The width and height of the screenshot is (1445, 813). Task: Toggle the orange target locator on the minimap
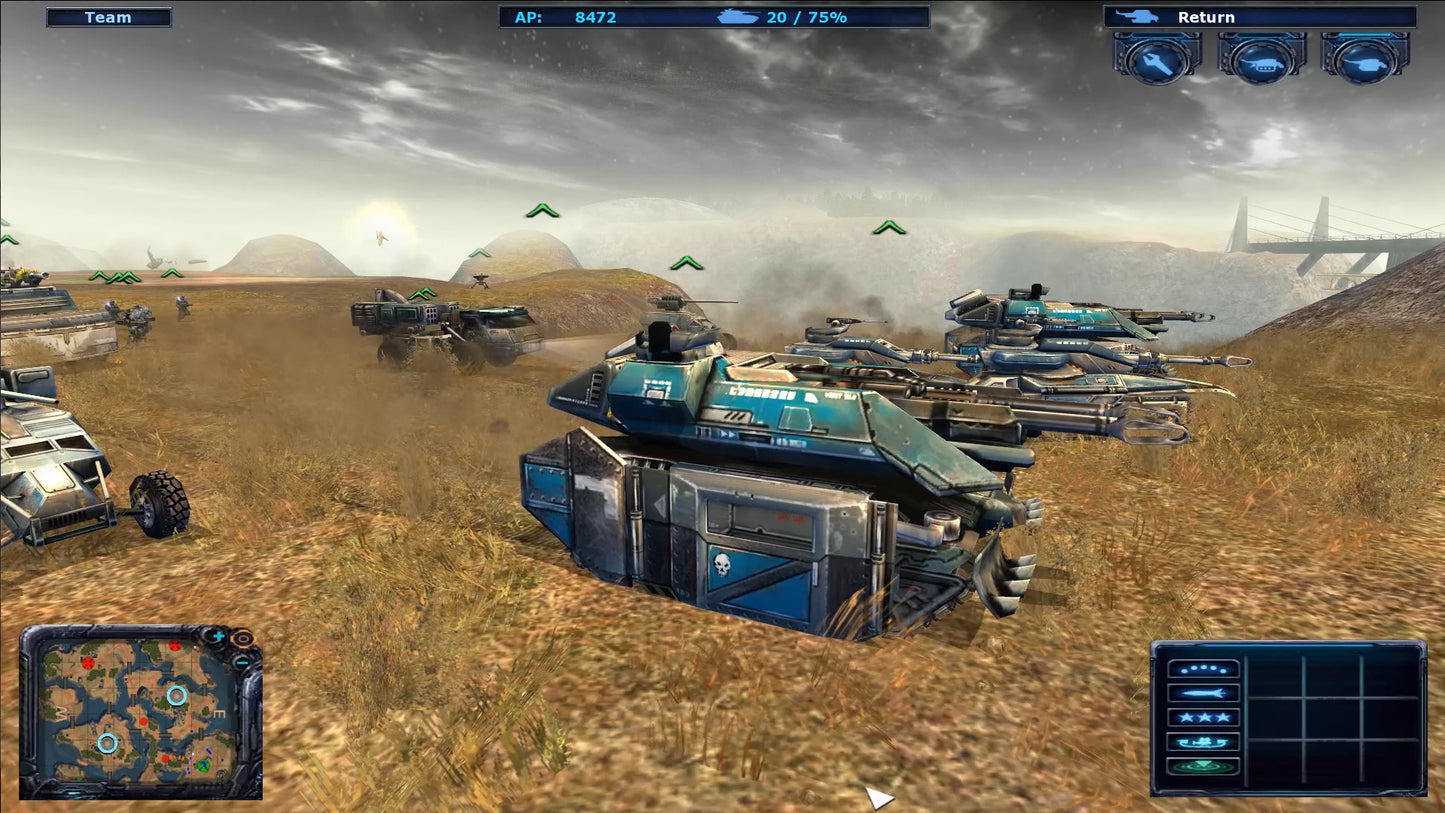pyautogui.click(x=244, y=639)
